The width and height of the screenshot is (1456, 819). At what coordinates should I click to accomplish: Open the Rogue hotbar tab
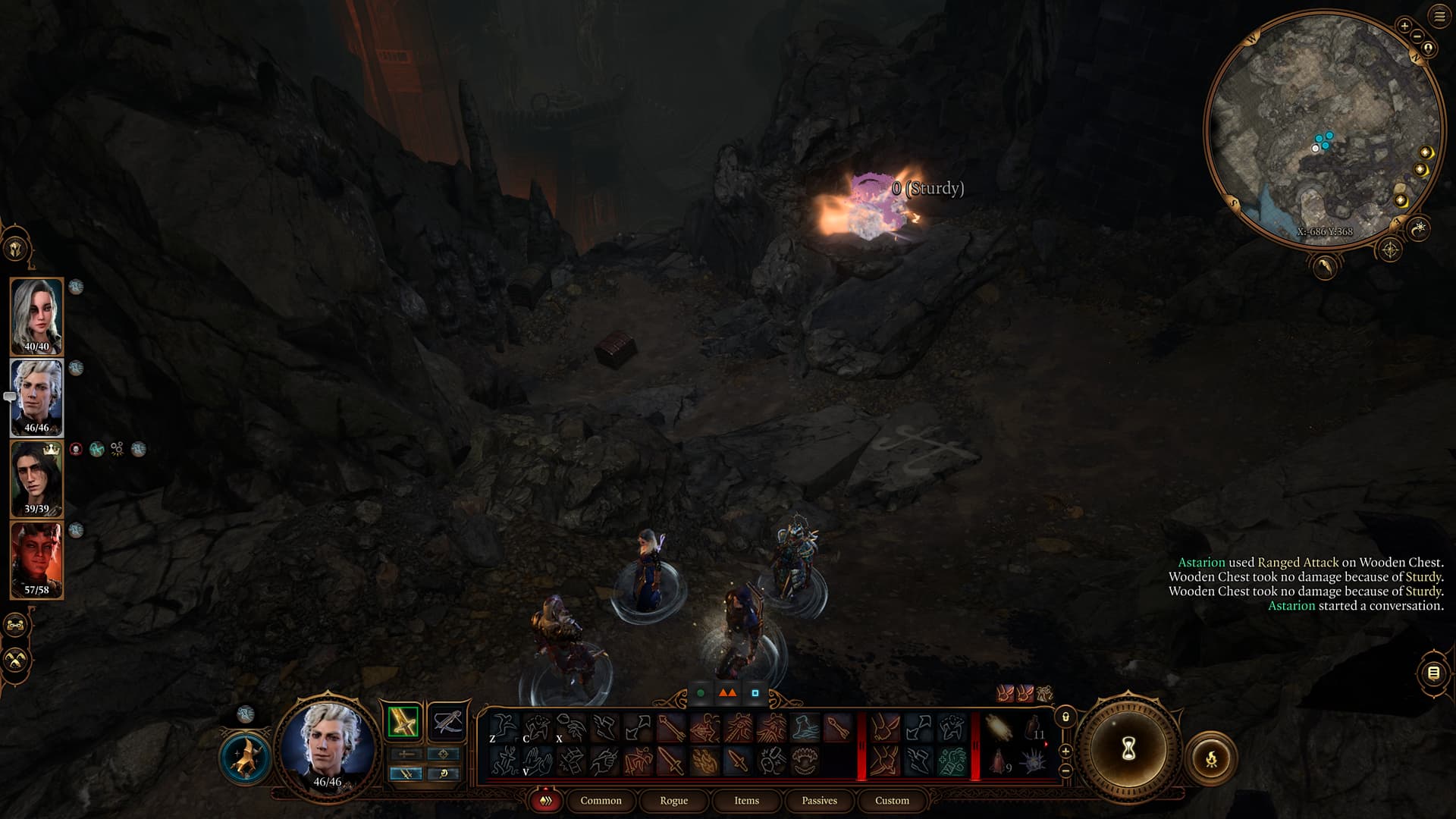point(673,800)
